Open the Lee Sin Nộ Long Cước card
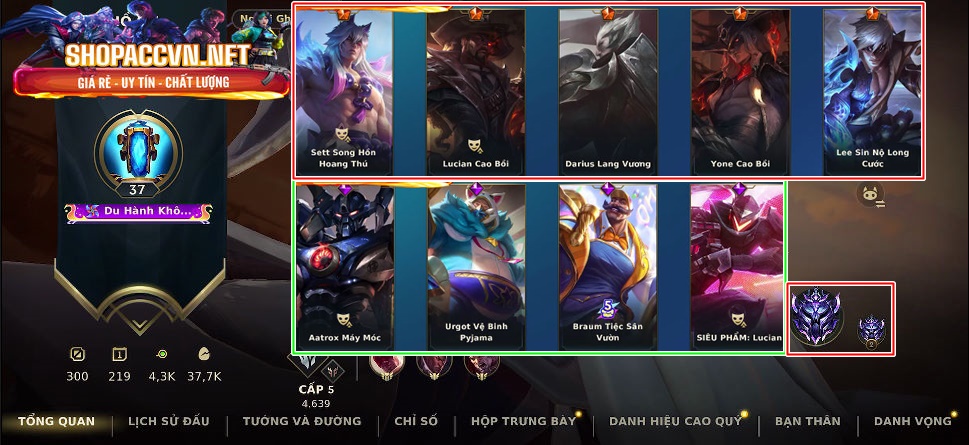The width and height of the screenshot is (969, 445). point(872,92)
